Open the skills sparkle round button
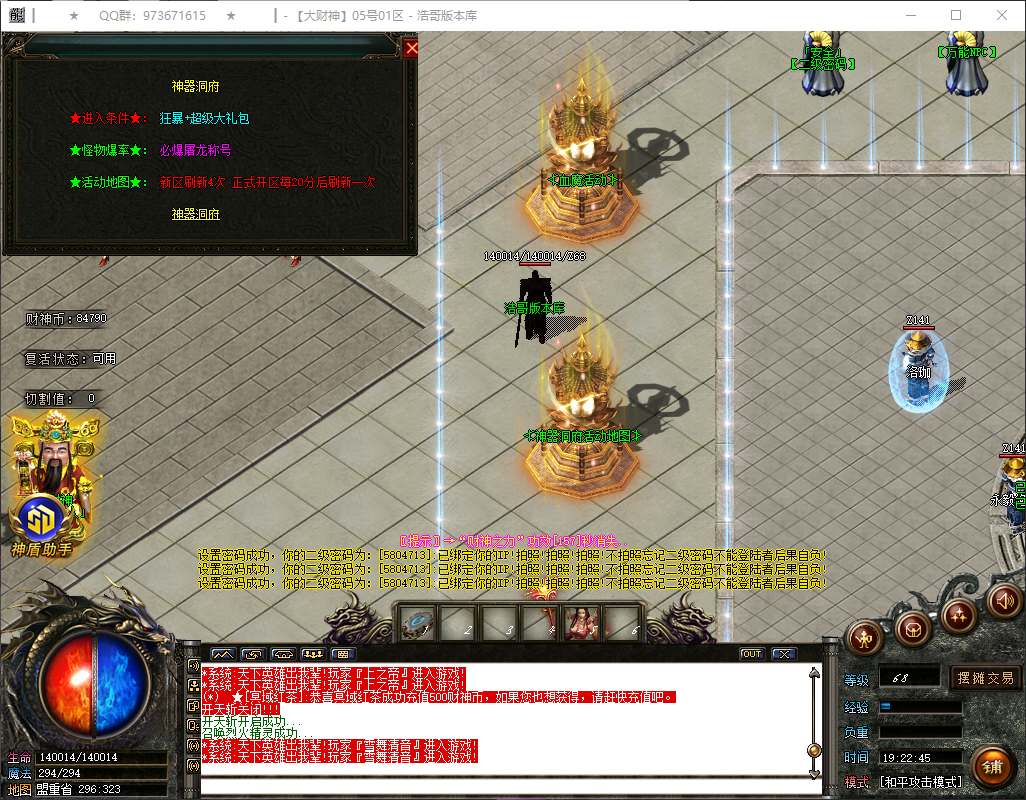 coord(960,613)
